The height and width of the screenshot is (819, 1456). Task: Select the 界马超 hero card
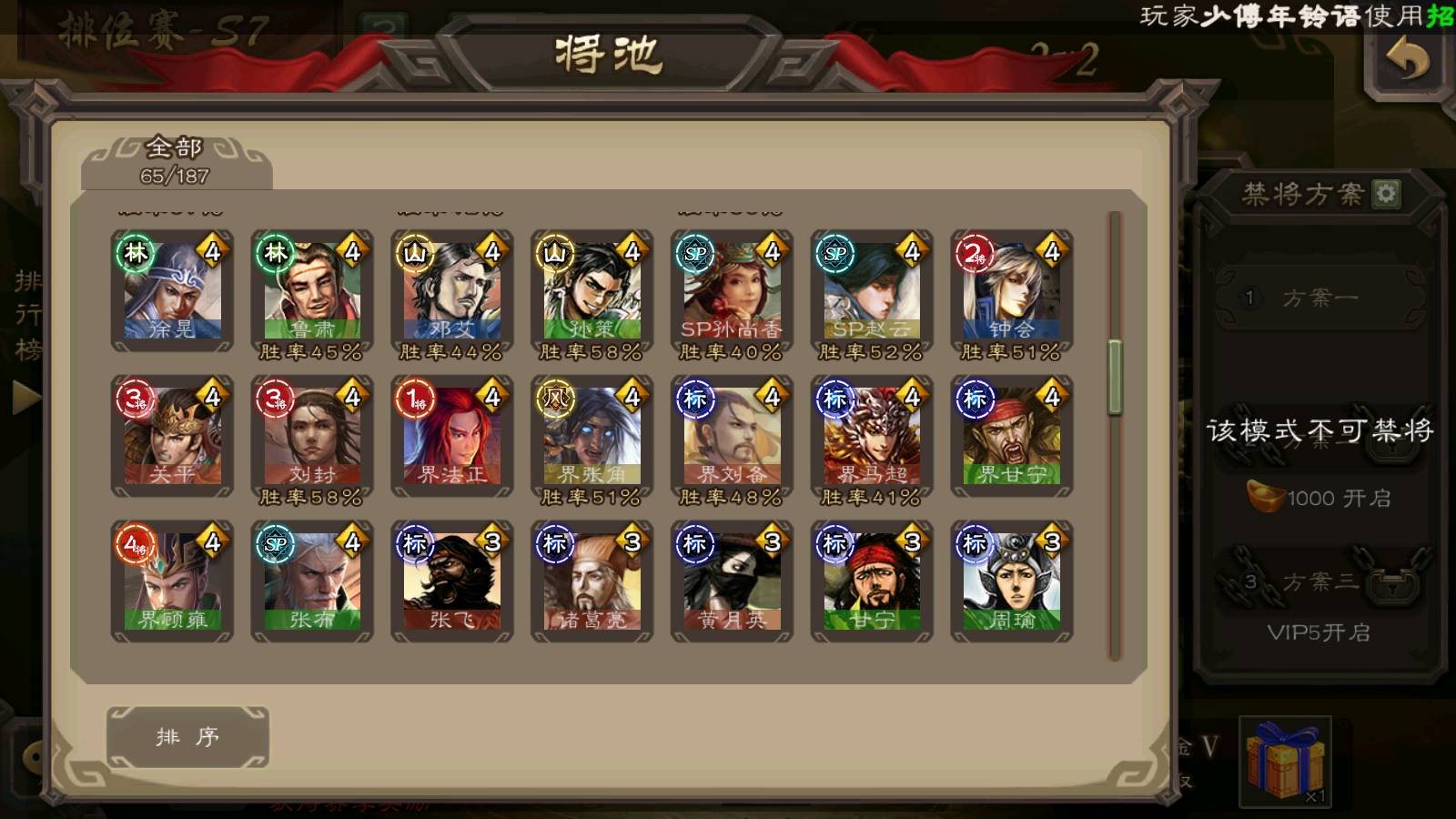(872, 437)
